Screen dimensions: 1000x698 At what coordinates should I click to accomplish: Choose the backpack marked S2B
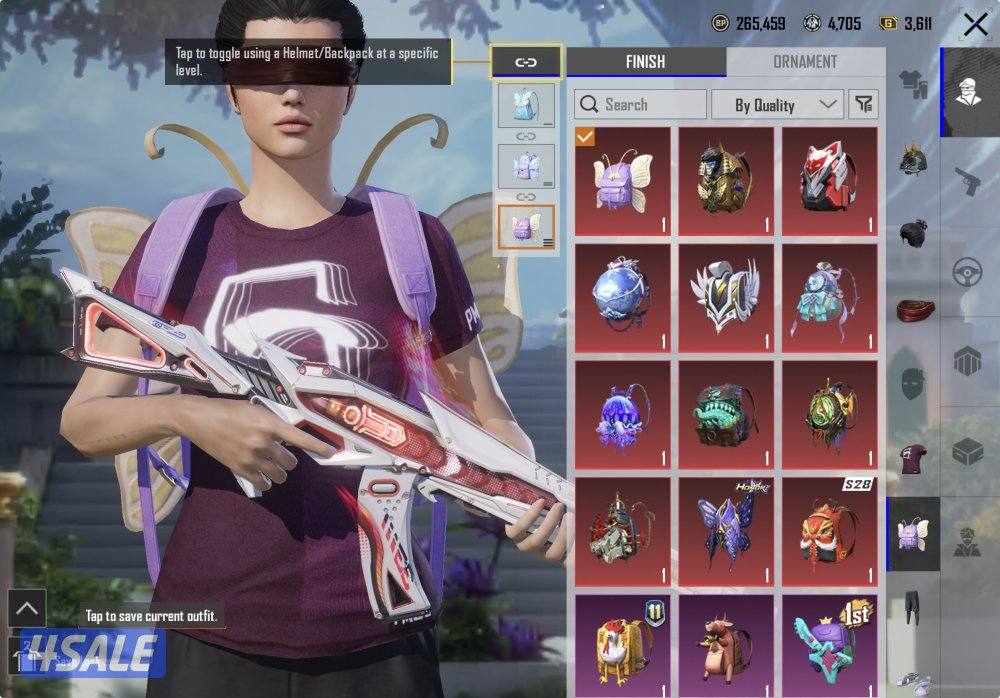click(x=829, y=531)
